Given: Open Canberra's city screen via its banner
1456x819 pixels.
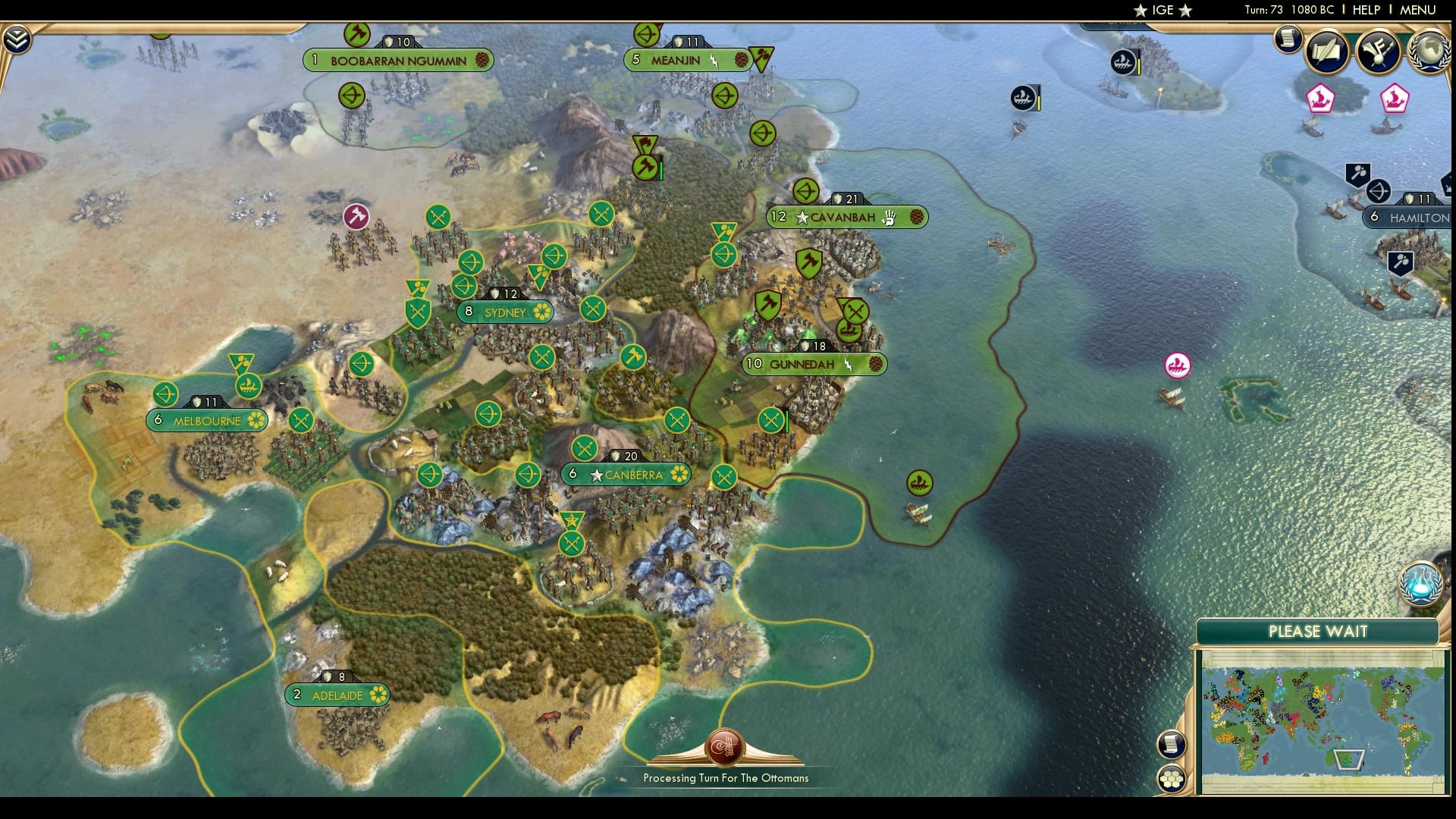Looking at the screenshot, I should 626,475.
